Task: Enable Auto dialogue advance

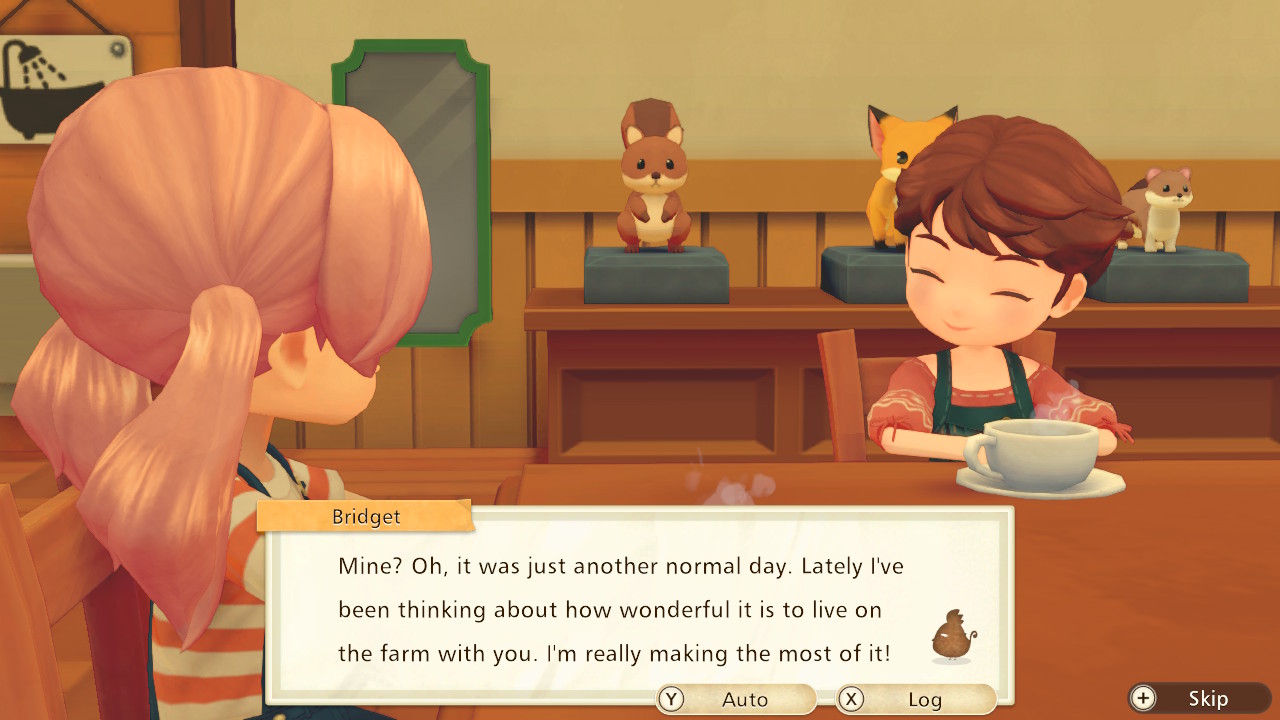Action: tap(736, 699)
